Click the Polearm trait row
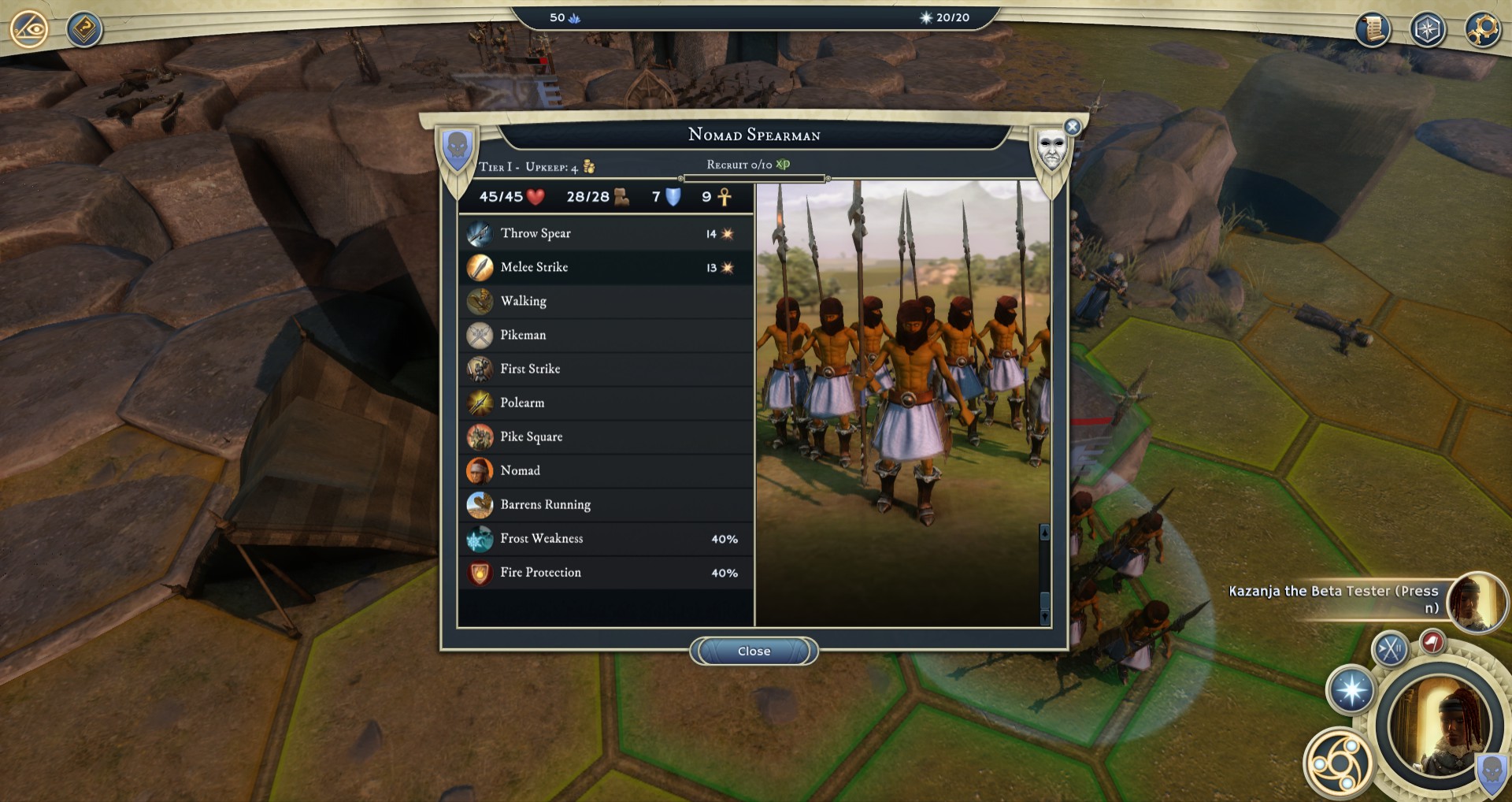1512x802 pixels. click(605, 403)
